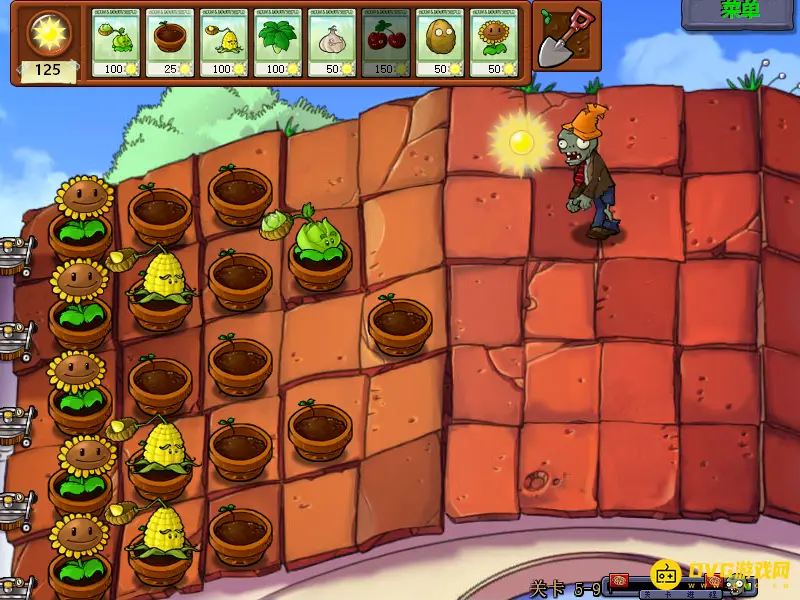Viewport: 800px width, 600px height.
Task: Select the Umbrella Leaf seed packet
Action: [x=278, y=43]
